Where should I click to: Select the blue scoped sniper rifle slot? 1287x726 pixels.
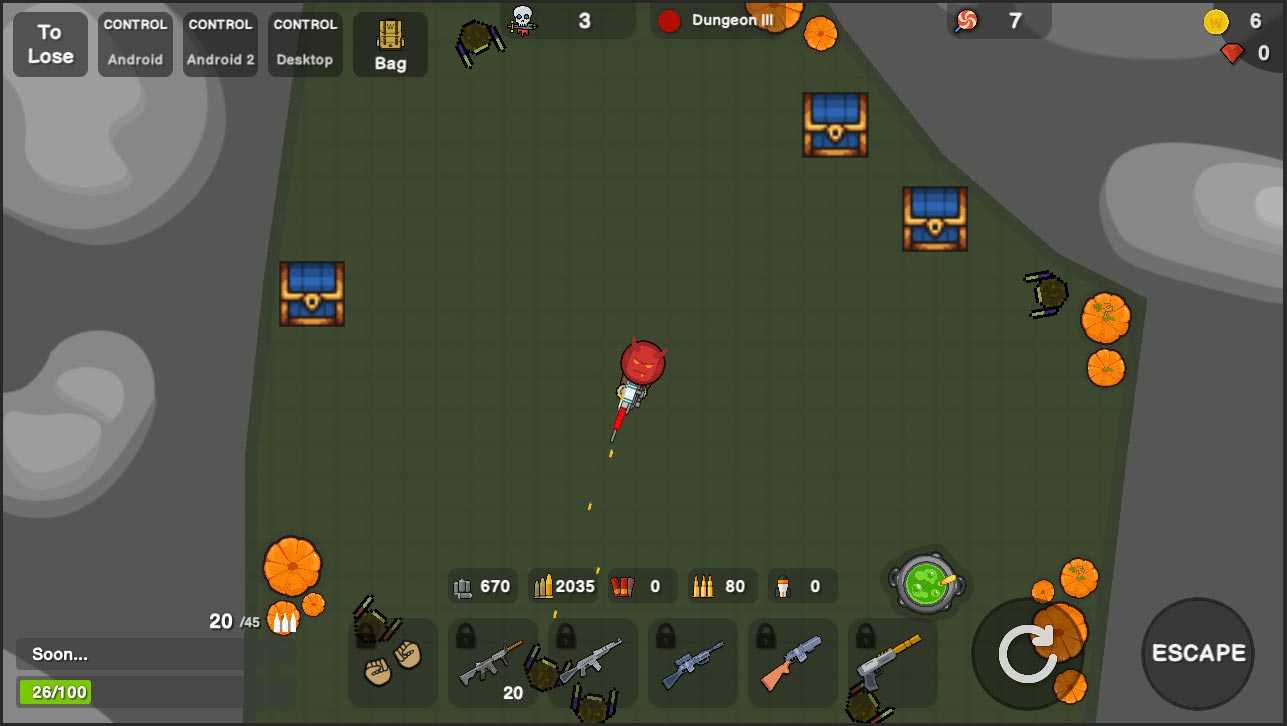pyautogui.click(x=693, y=663)
